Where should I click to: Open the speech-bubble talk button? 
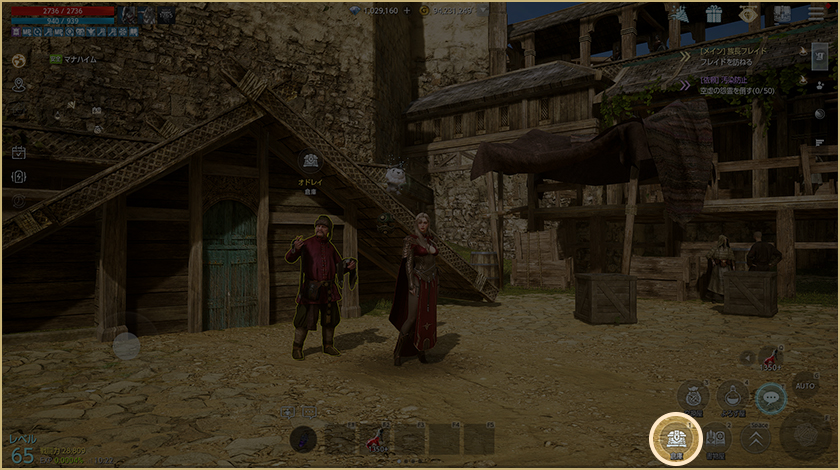click(x=770, y=398)
